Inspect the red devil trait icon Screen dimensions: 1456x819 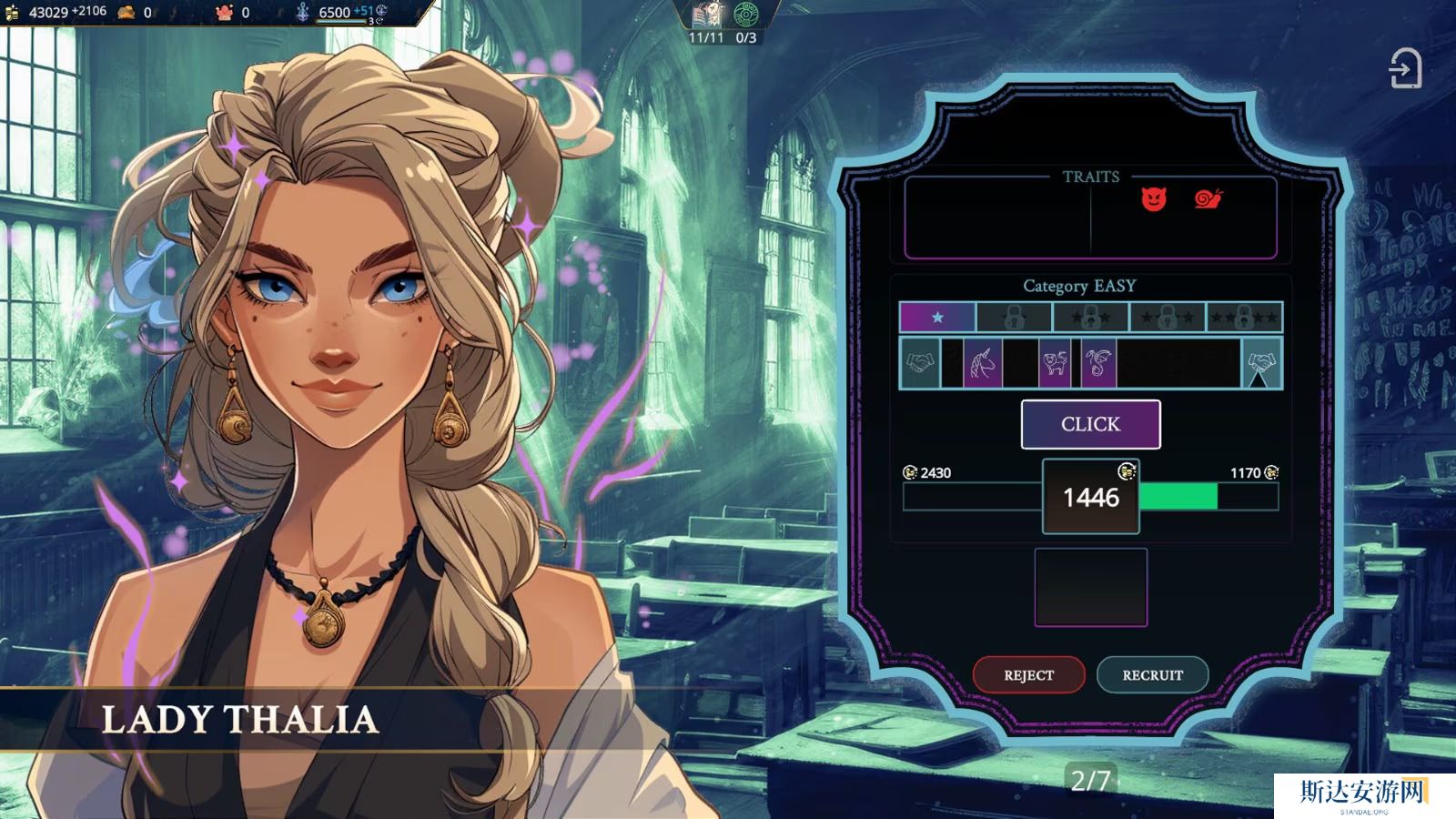(1154, 199)
